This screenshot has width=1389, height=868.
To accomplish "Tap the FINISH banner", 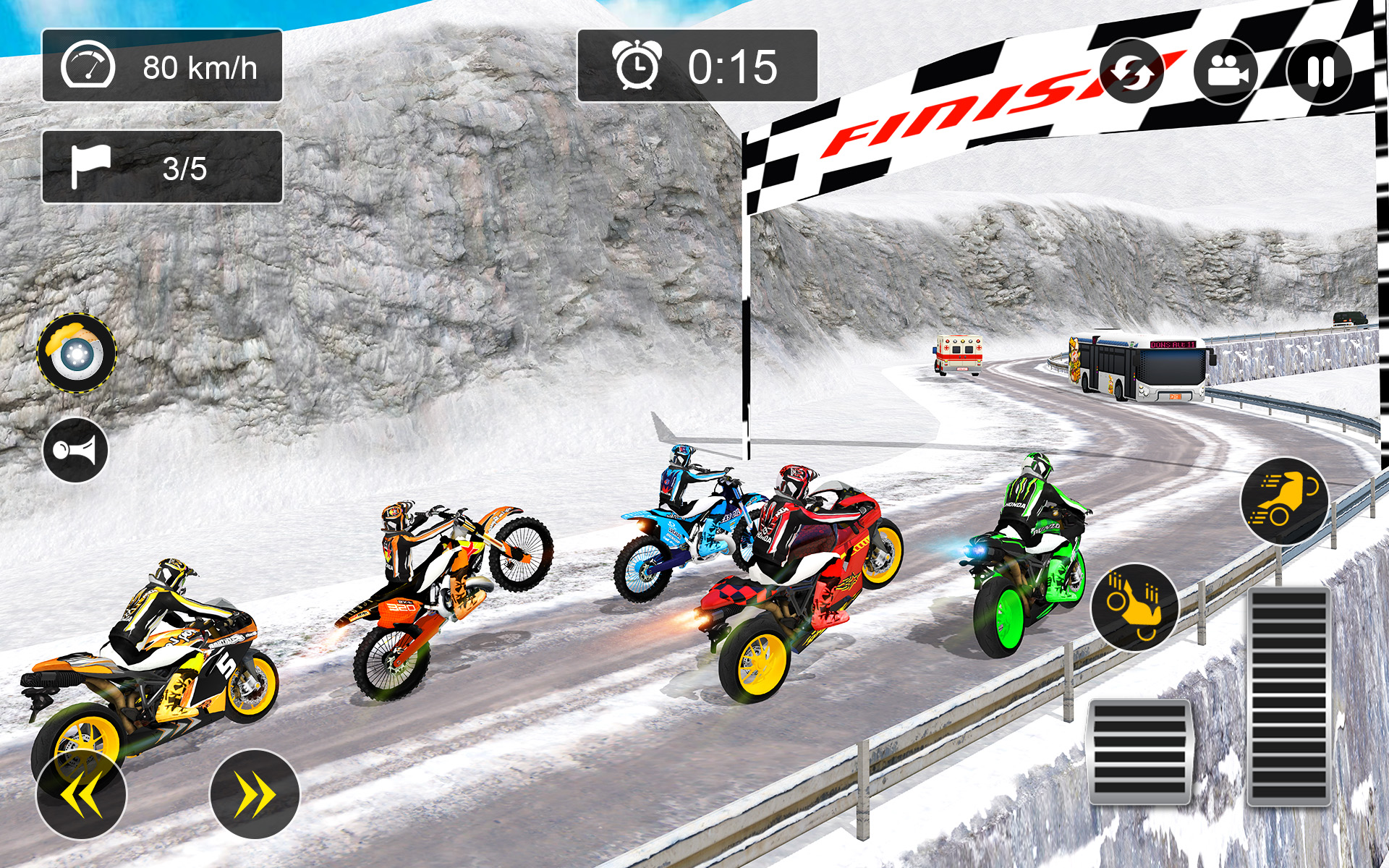I will [x=948, y=116].
